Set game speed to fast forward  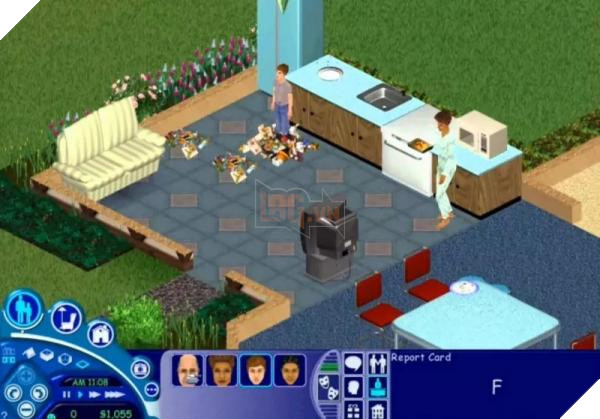pyautogui.click(x=95, y=395)
